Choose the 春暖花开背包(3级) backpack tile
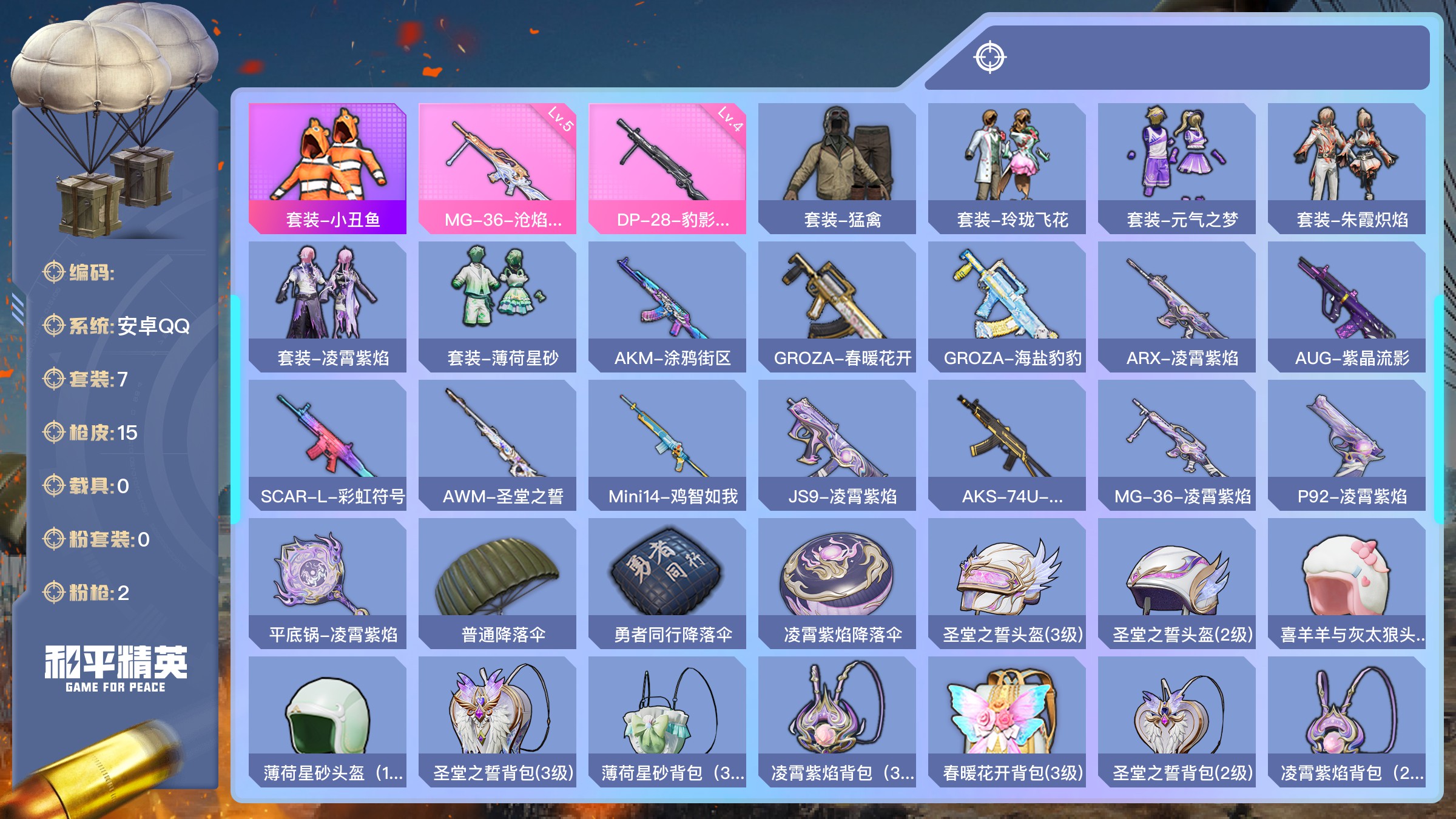Screen dimensions: 1456x819 pyautogui.click(x=1007, y=721)
